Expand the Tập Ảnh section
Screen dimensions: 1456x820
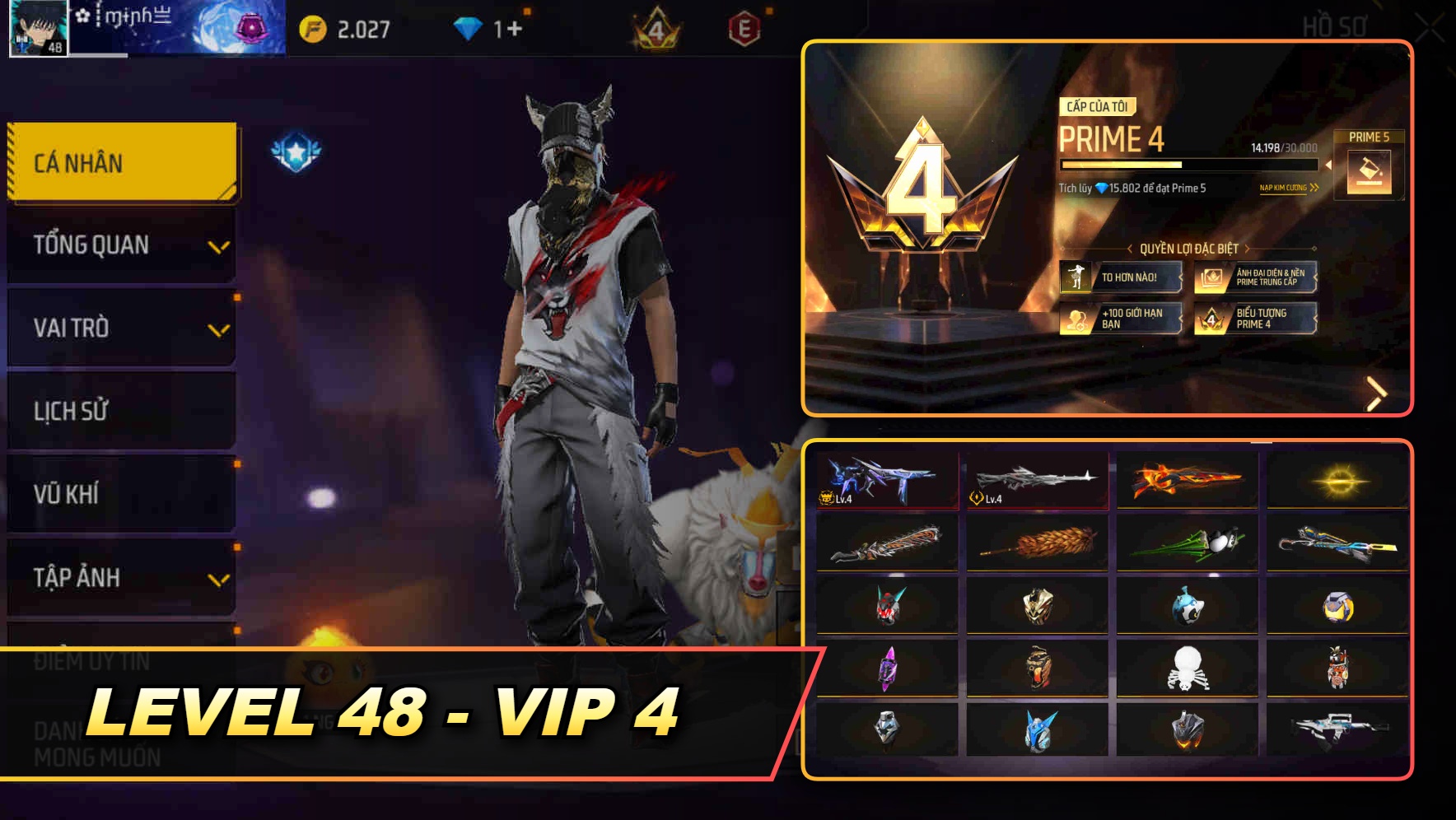click(120, 578)
